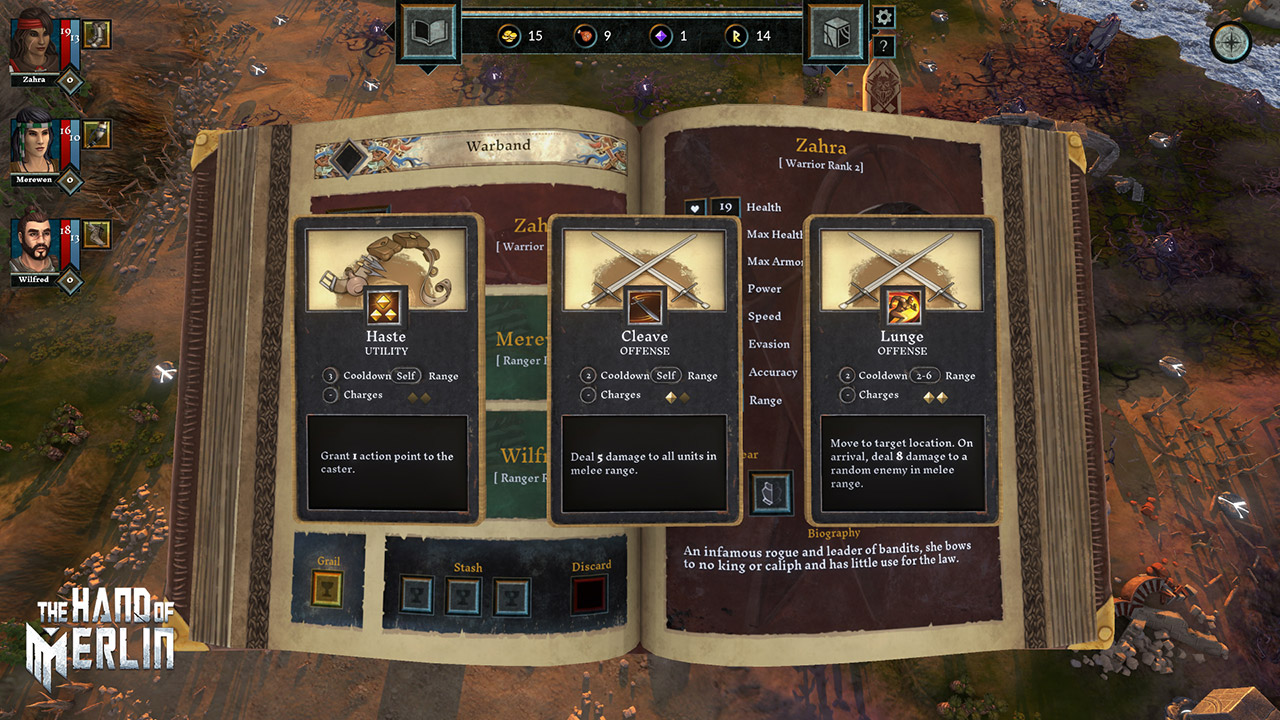
Task: Open the book journal button
Action: pos(428,34)
